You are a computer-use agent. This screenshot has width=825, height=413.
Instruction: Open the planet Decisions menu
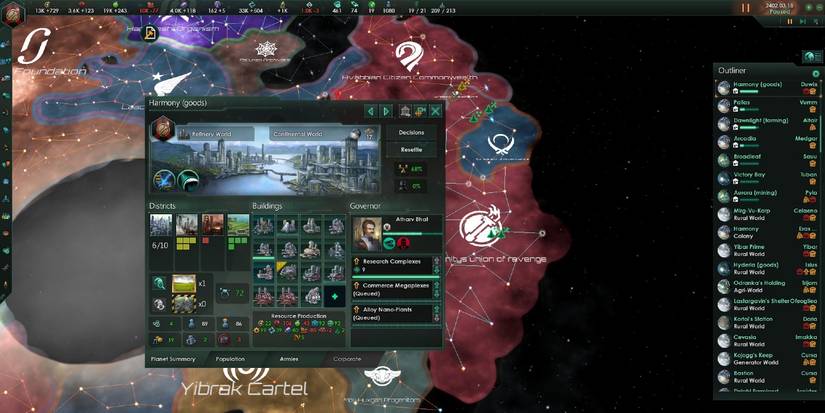[411, 132]
